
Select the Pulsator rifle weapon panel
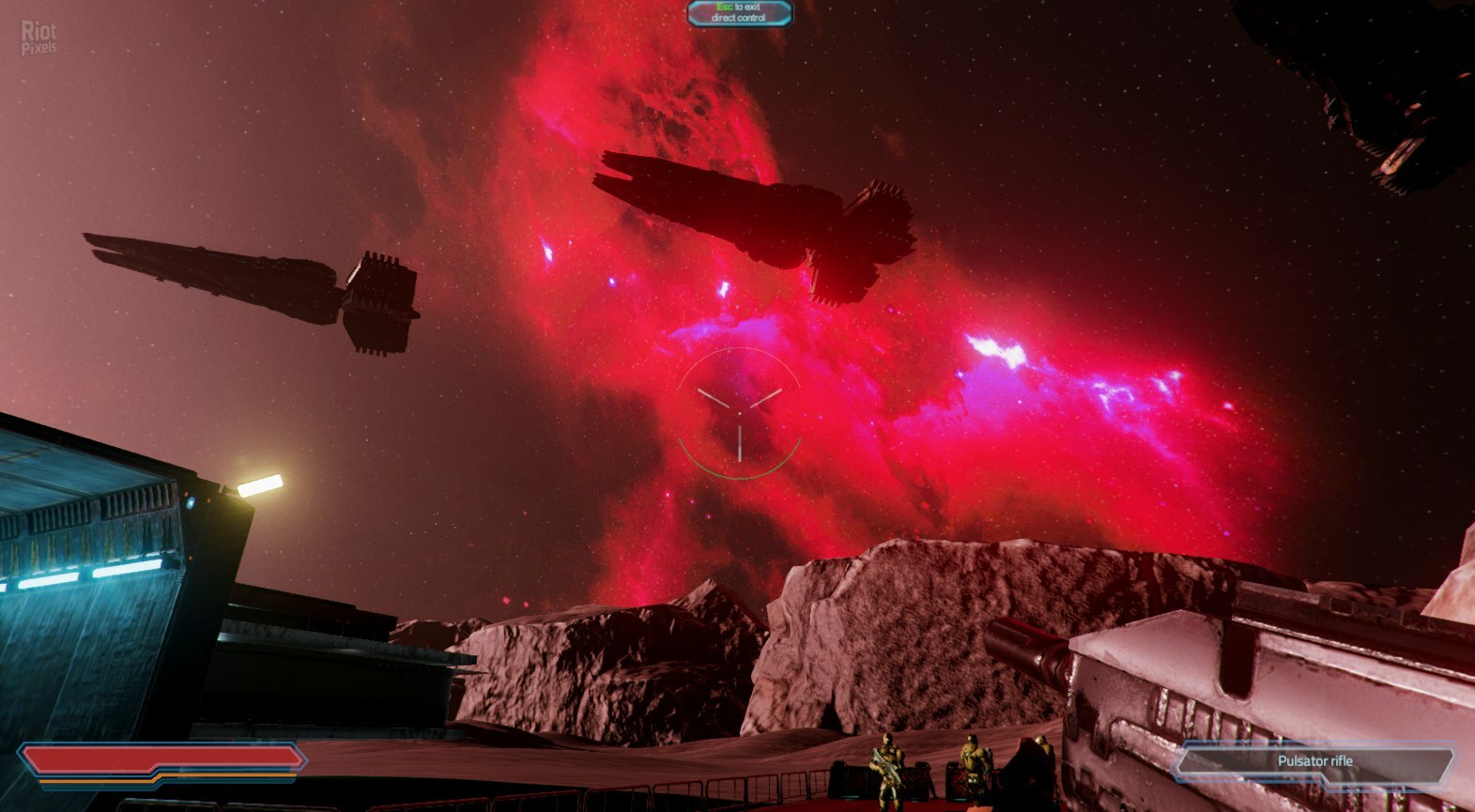coord(1314,761)
